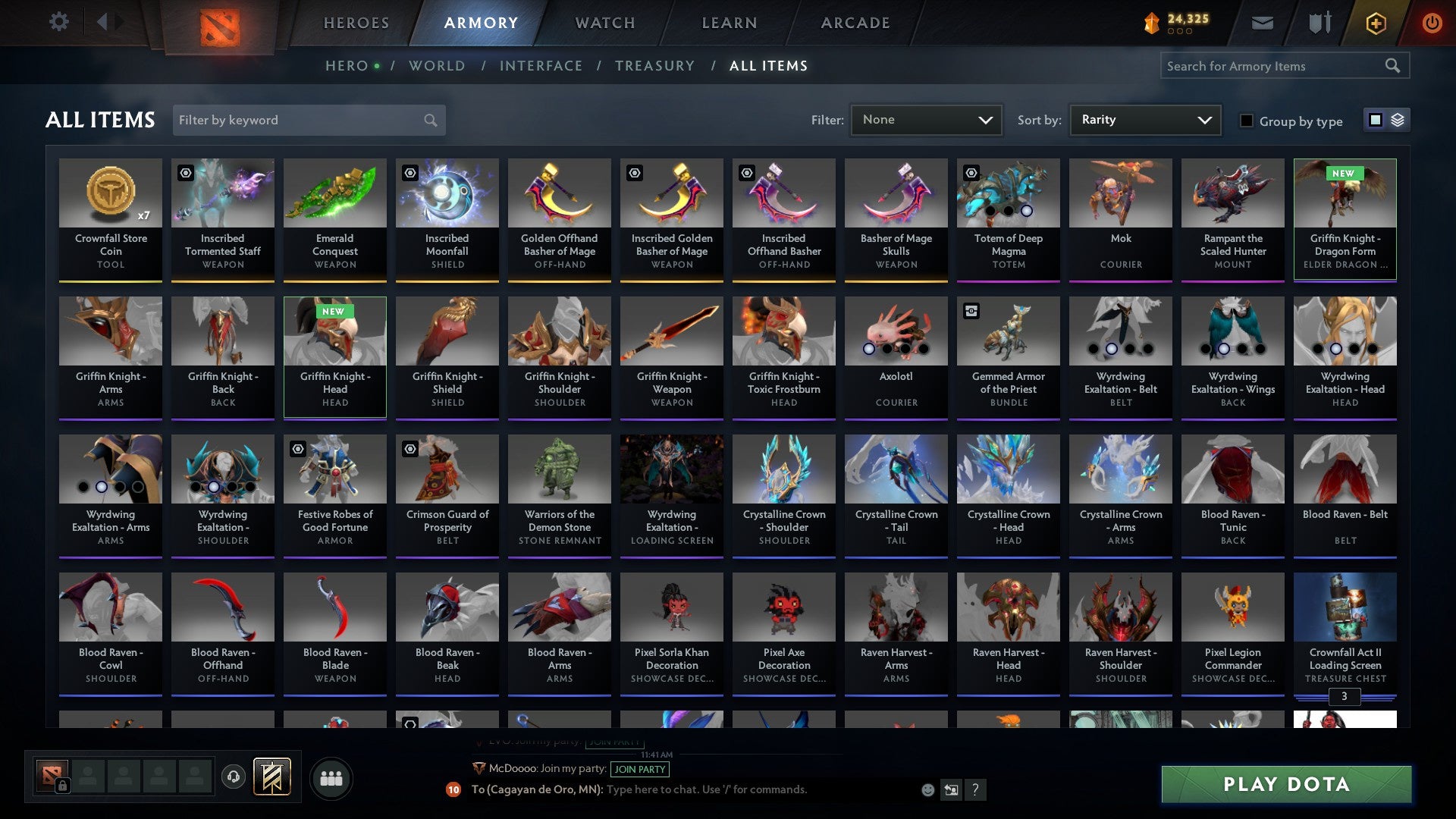Toggle the grid view layout switch
Viewport: 1456px width, 819px height.
(1374, 119)
